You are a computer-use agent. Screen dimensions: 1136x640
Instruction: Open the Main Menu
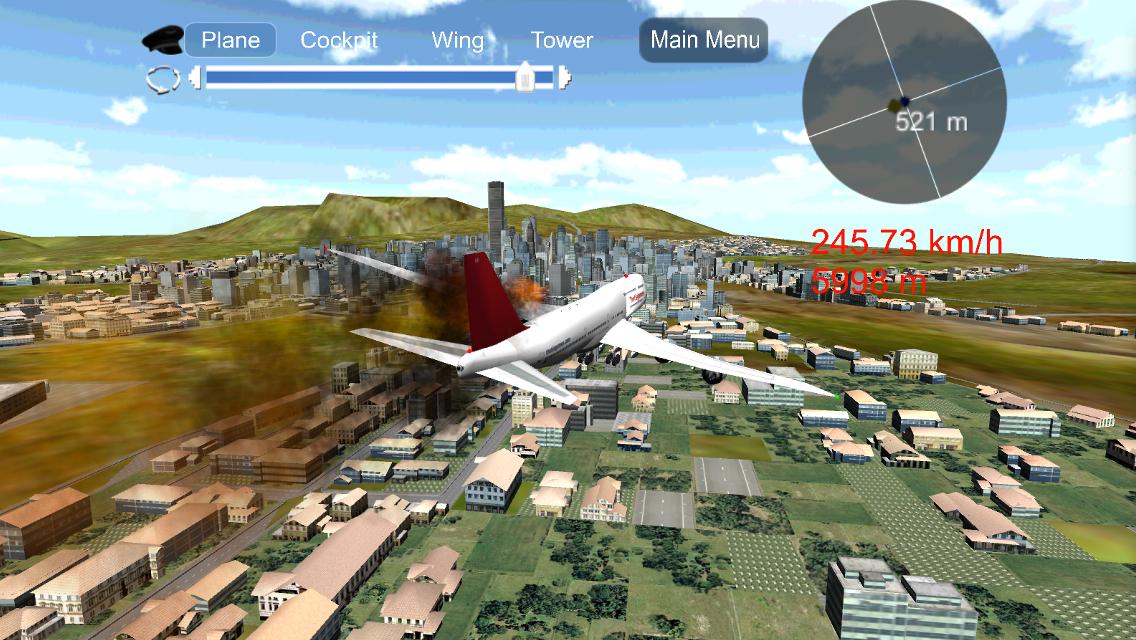[x=704, y=40]
